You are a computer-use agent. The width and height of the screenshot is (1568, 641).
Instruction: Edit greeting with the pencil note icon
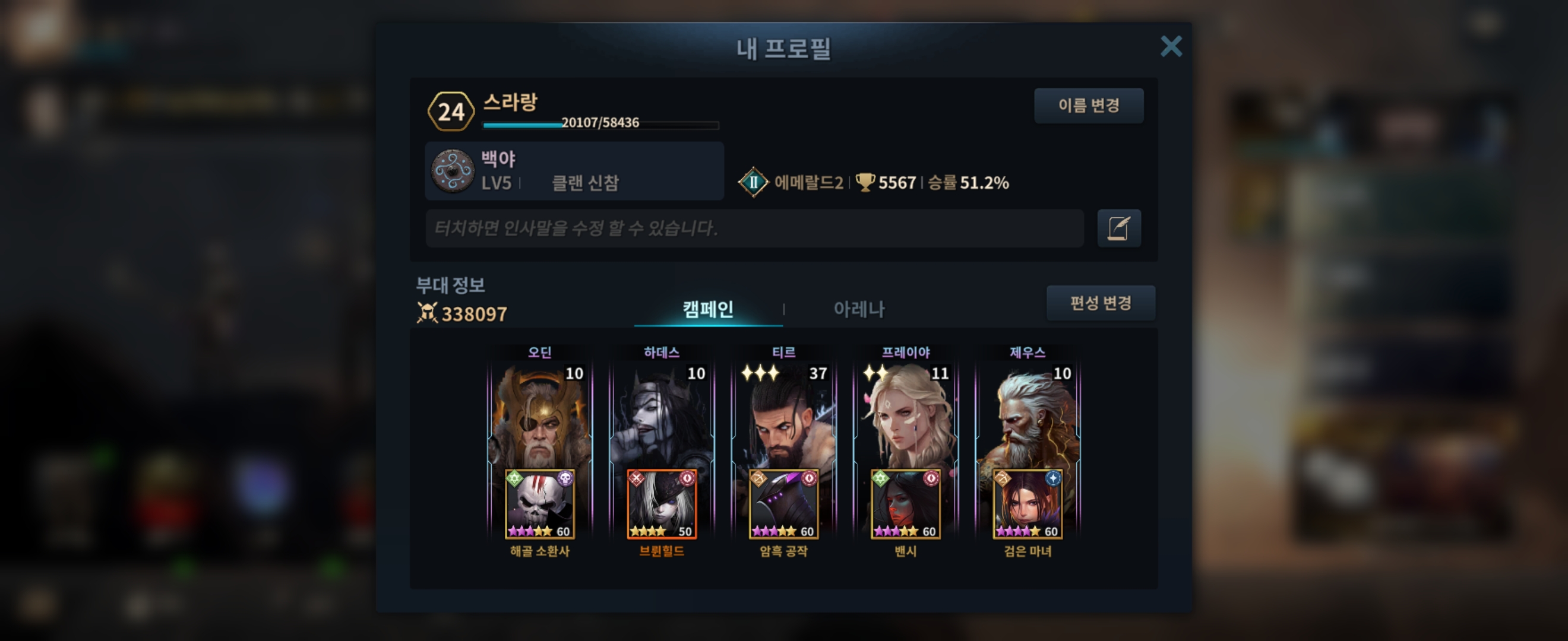click(x=1119, y=229)
